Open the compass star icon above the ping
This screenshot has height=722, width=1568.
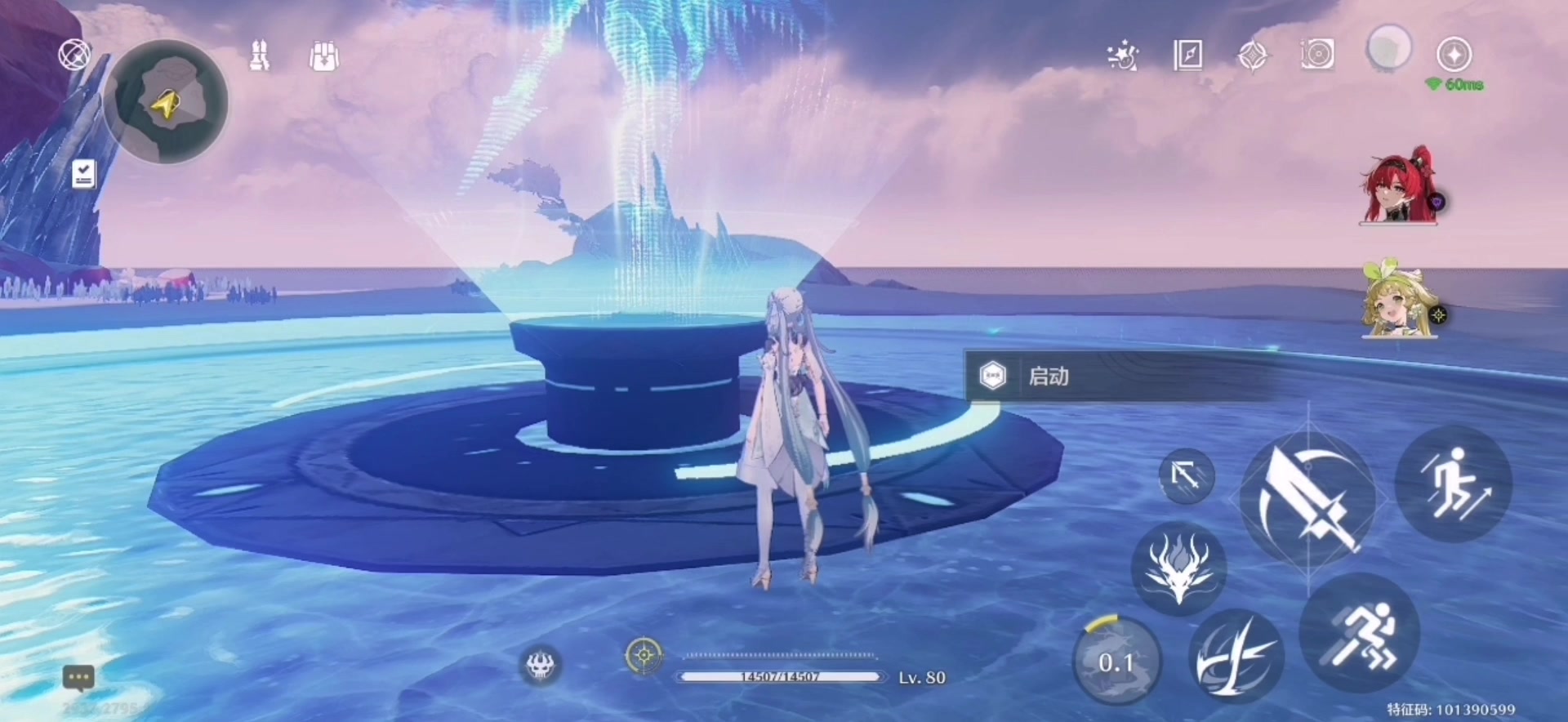[1454, 55]
